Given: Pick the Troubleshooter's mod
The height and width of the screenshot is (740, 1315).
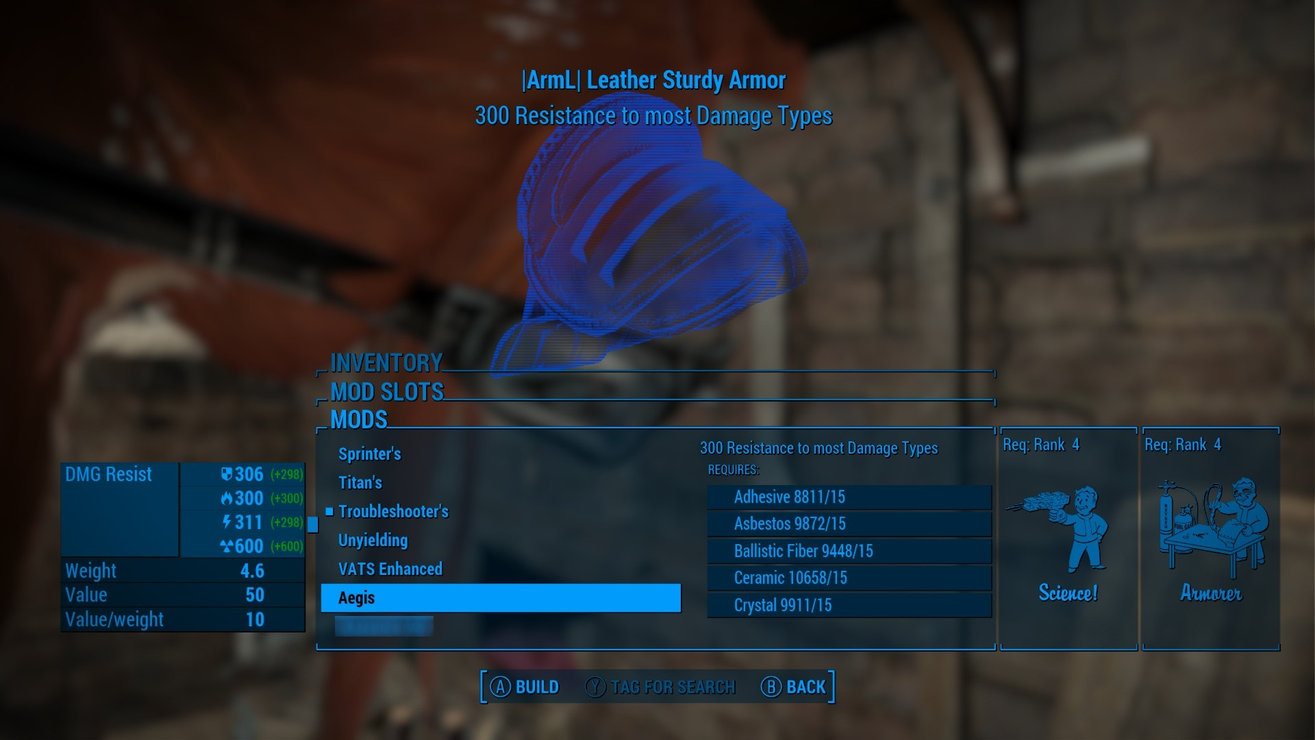Looking at the screenshot, I should pos(393,512).
